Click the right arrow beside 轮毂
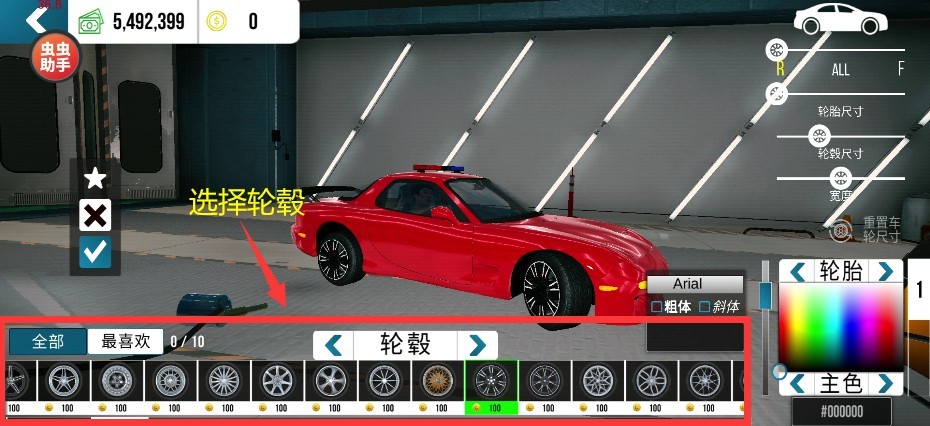This screenshot has width=930, height=426. tap(477, 345)
